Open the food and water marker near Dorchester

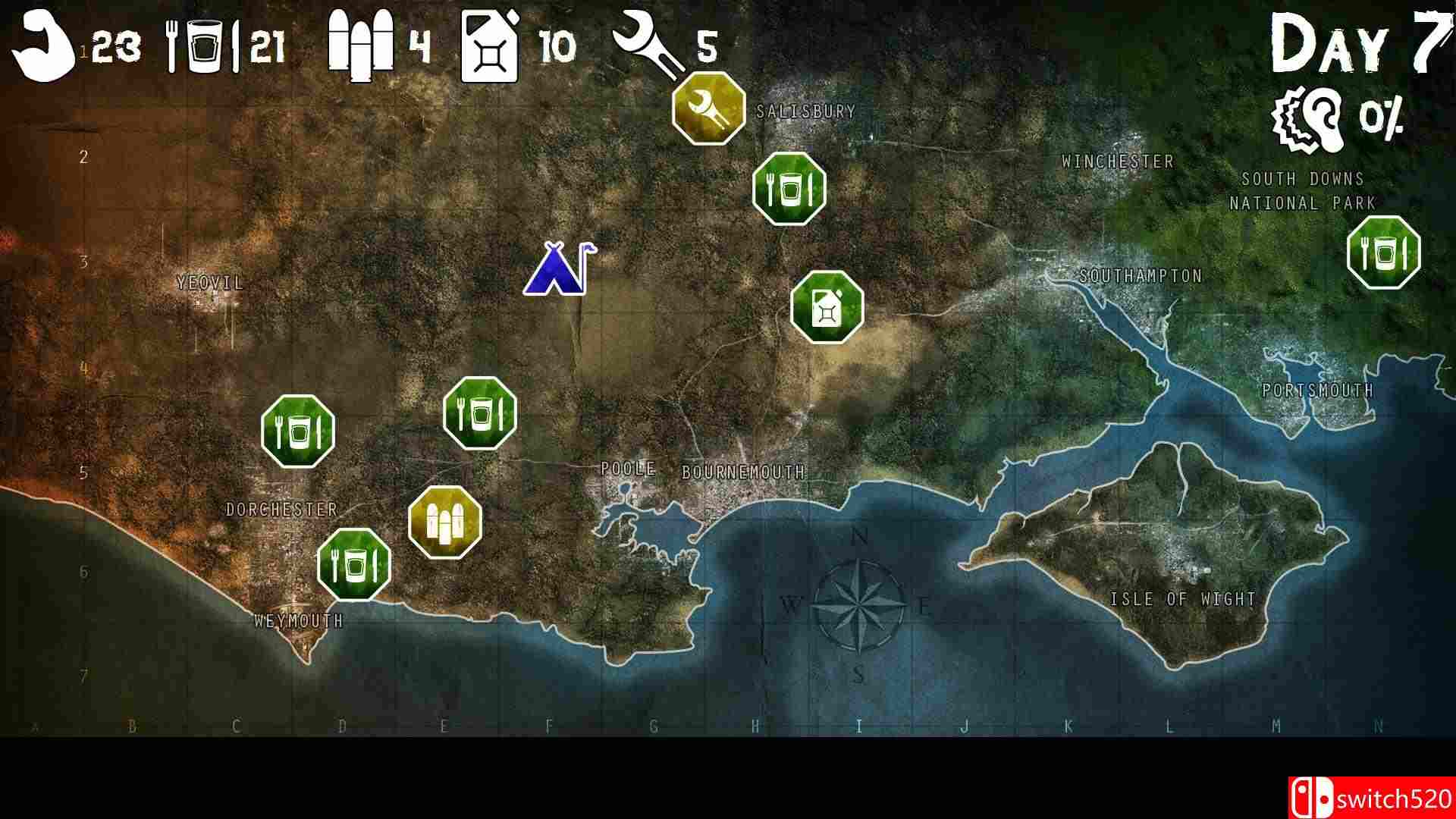(298, 430)
